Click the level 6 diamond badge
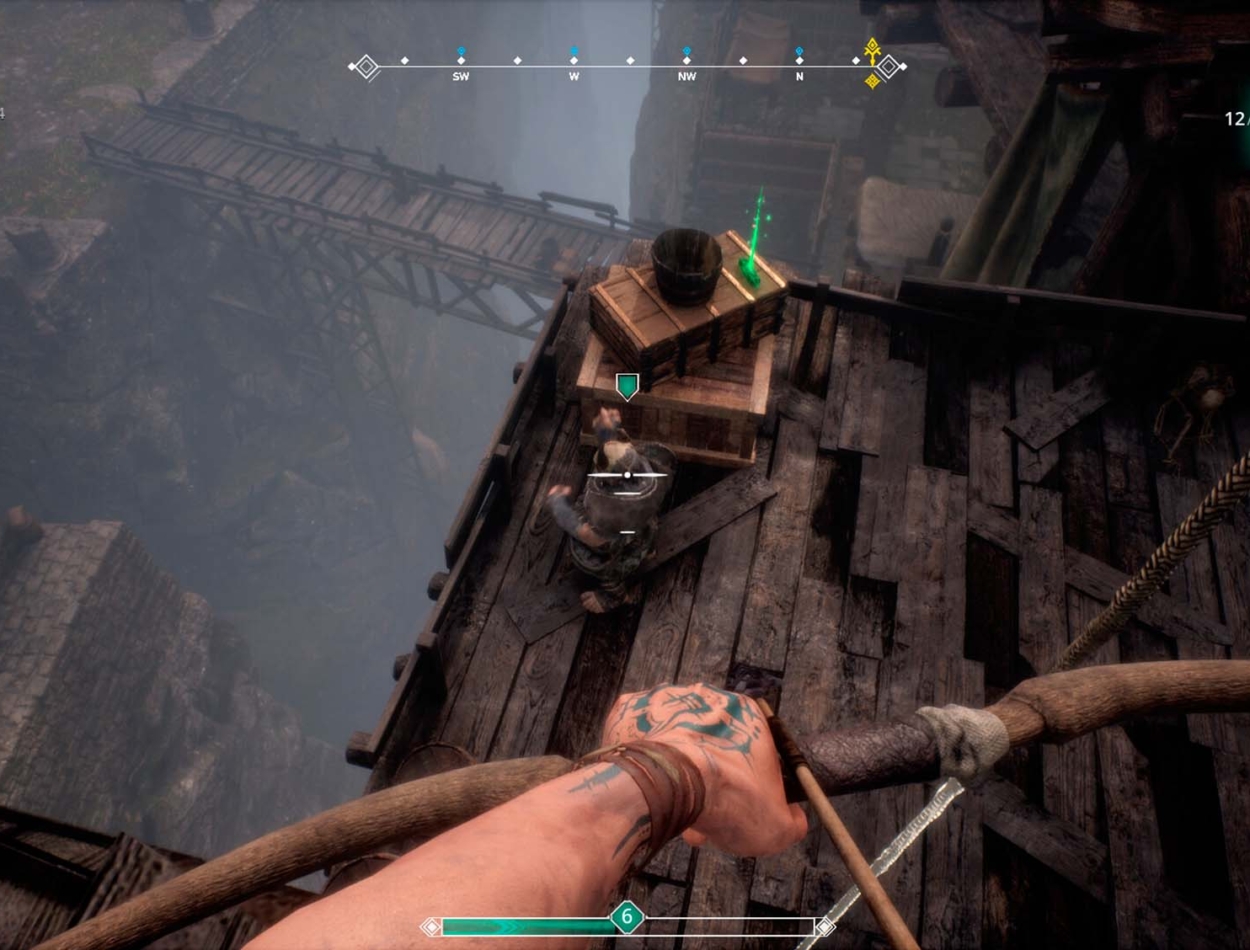Viewport: 1250px width, 950px height. (x=627, y=917)
